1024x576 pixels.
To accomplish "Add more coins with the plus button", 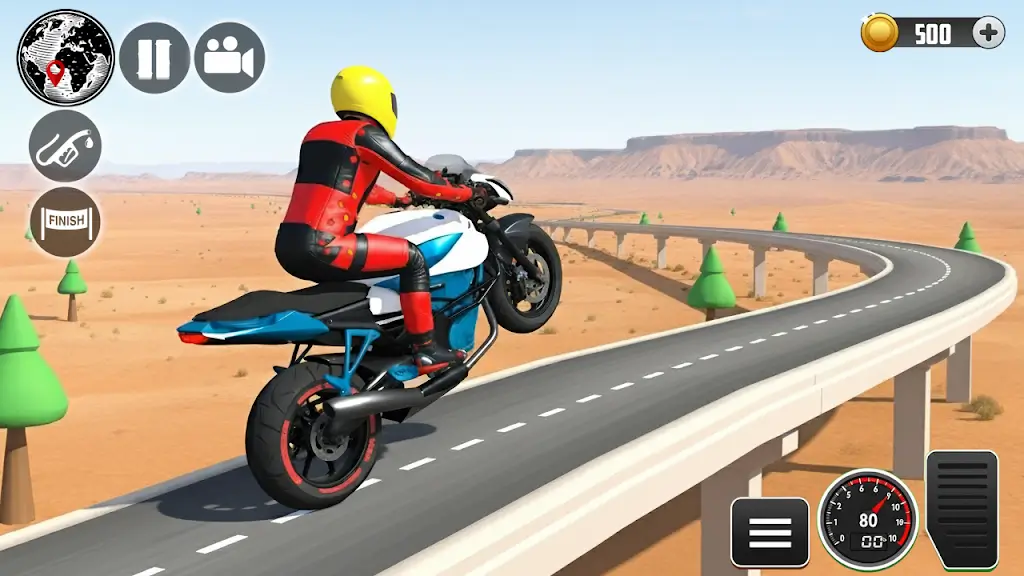I will coord(988,33).
